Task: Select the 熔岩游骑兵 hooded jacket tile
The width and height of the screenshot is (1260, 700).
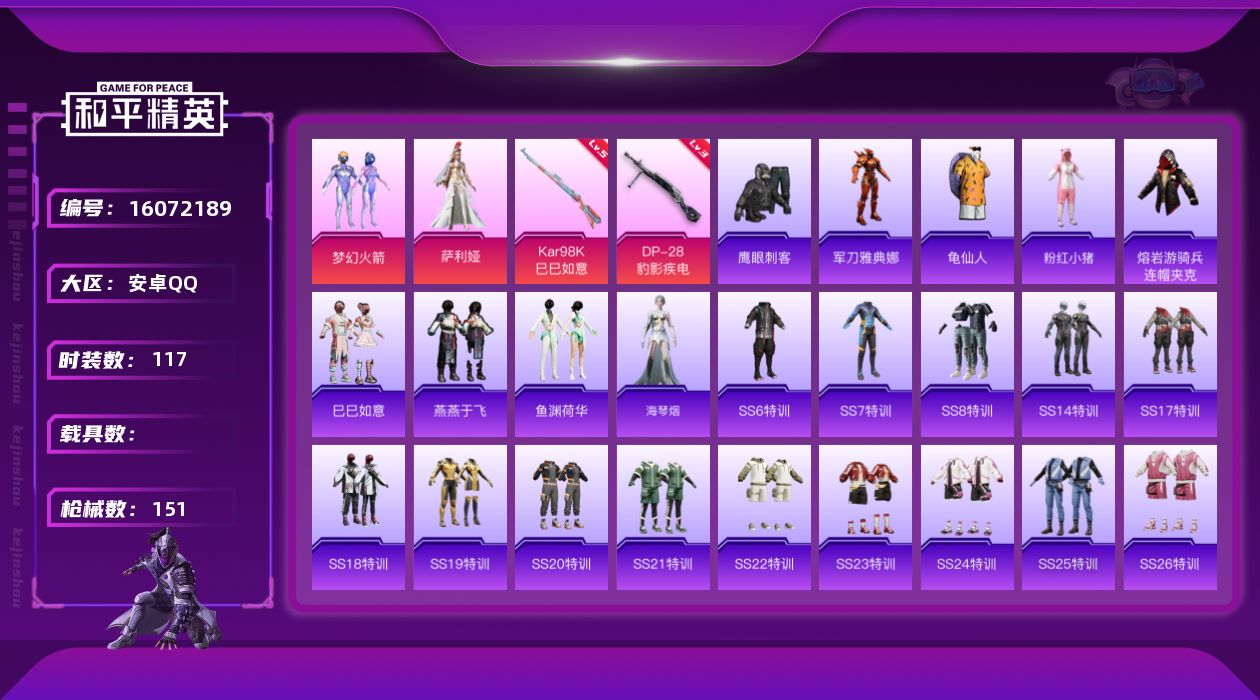Action: pos(1170,211)
